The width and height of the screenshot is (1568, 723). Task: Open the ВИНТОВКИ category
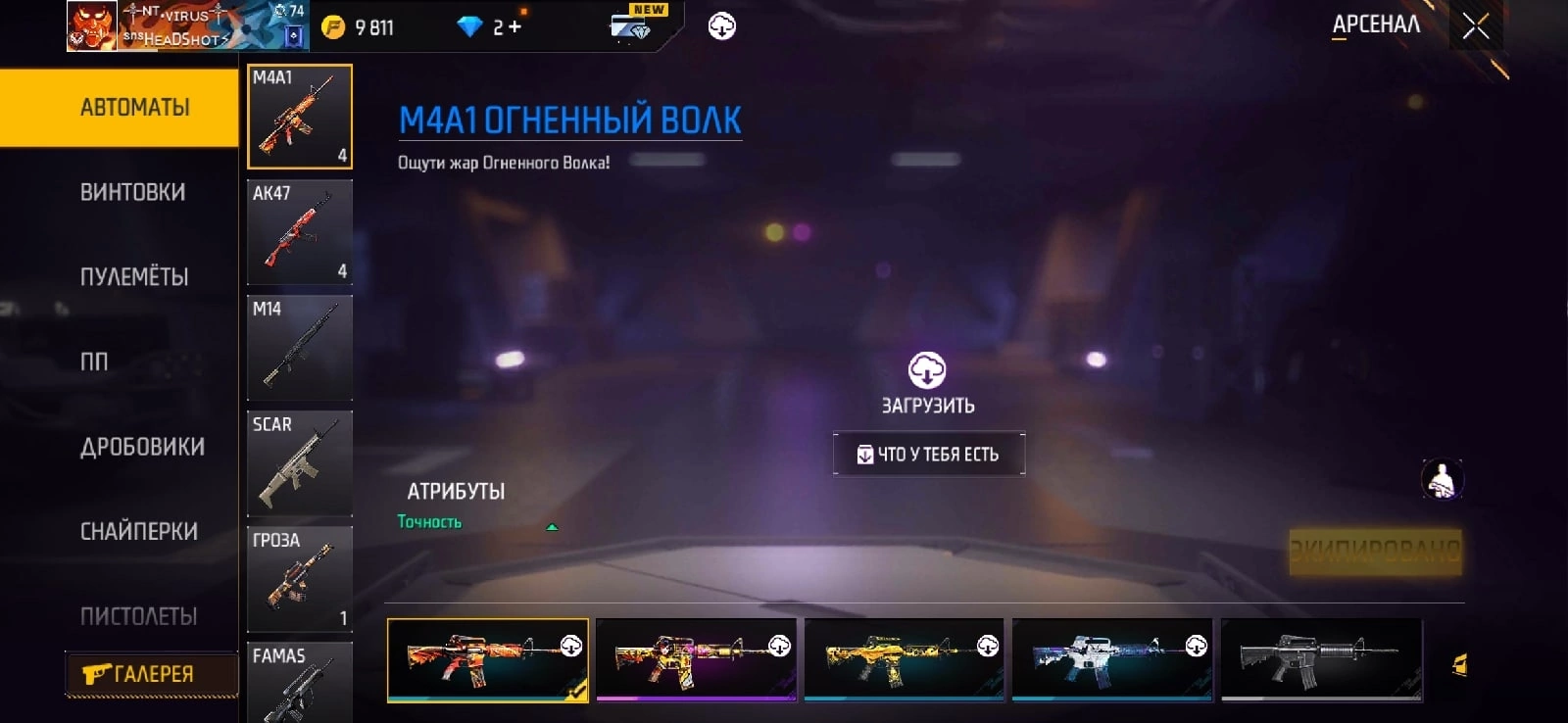(133, 192)
